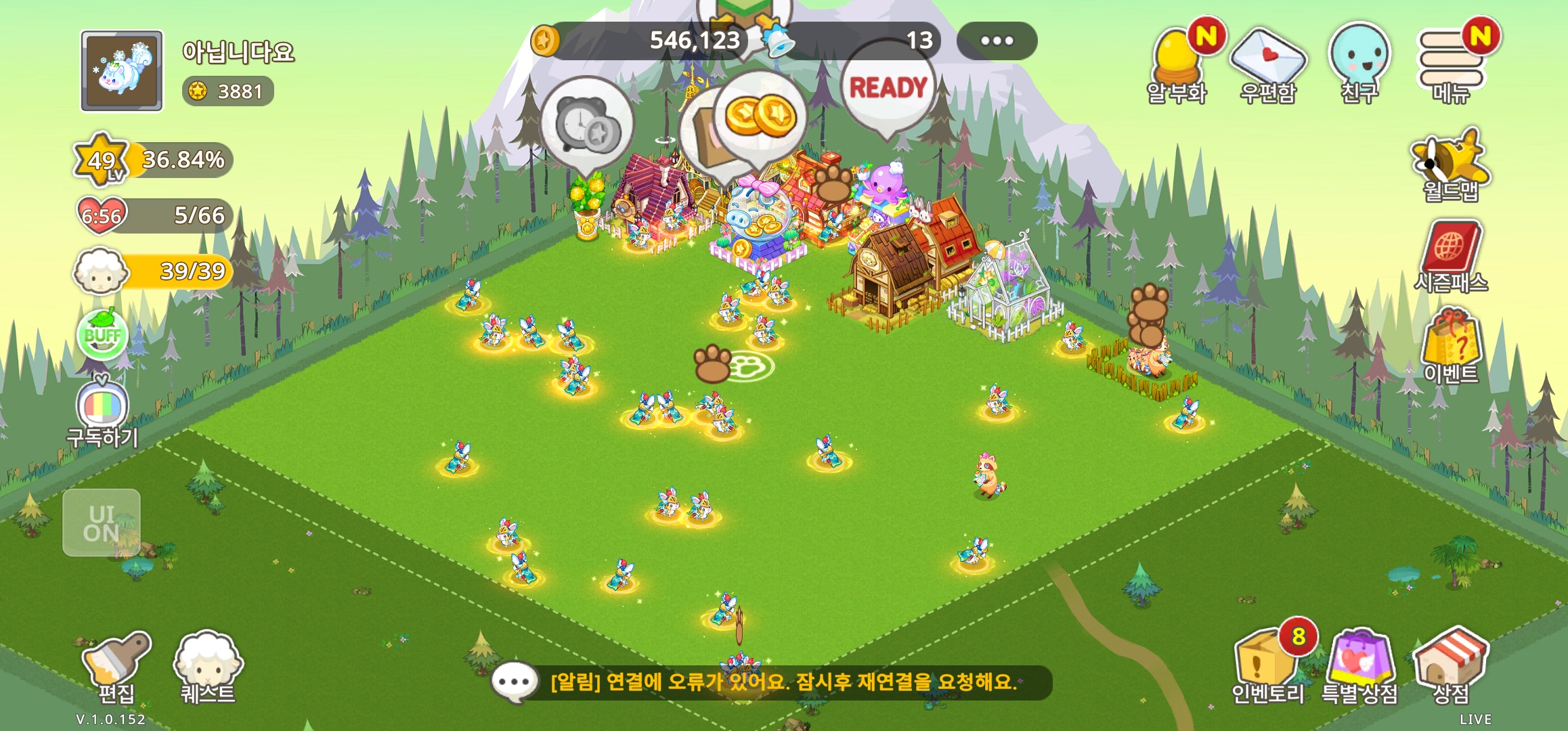Viewport: 1568px width, 731px height.
Task: Open the mailbox (우편함)
Action: [1267, 64]
